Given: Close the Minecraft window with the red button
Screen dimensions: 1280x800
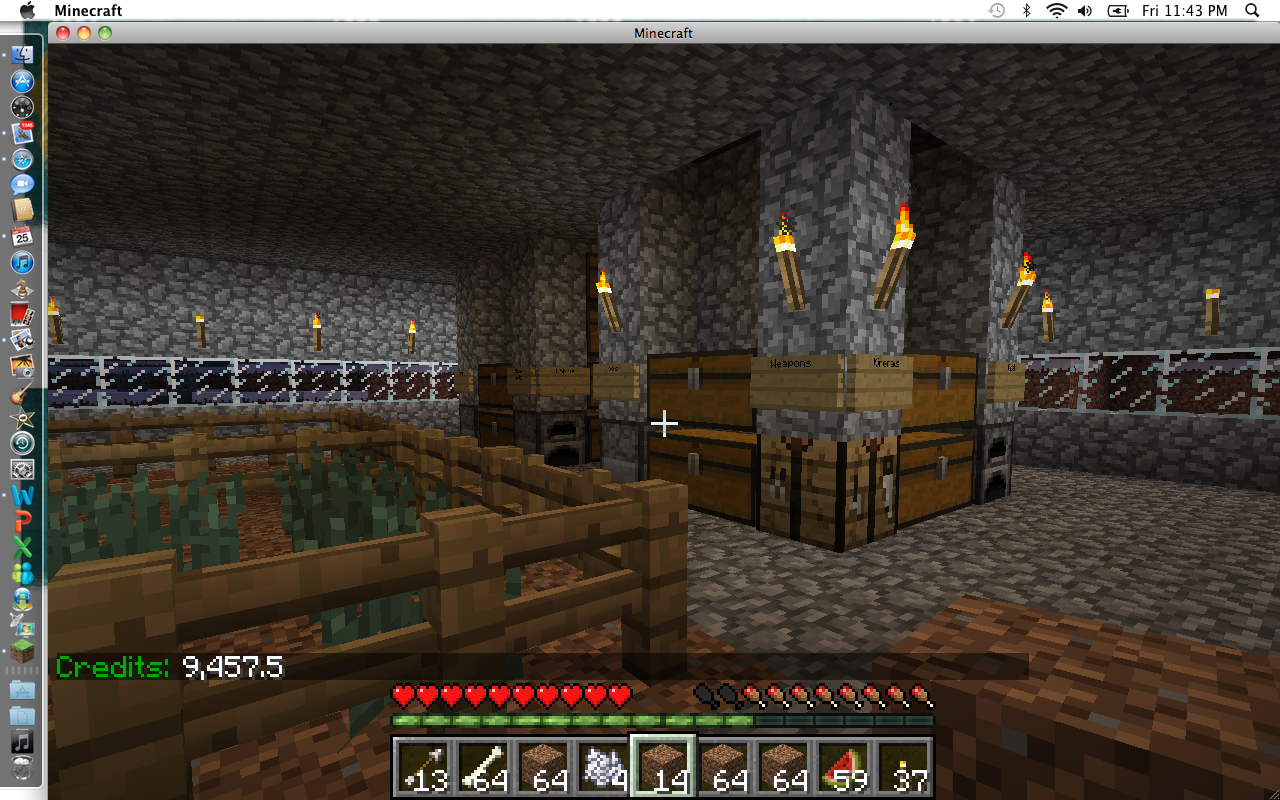Looking at the screenshot, I should pyautogui.click(x=63, y=33).
